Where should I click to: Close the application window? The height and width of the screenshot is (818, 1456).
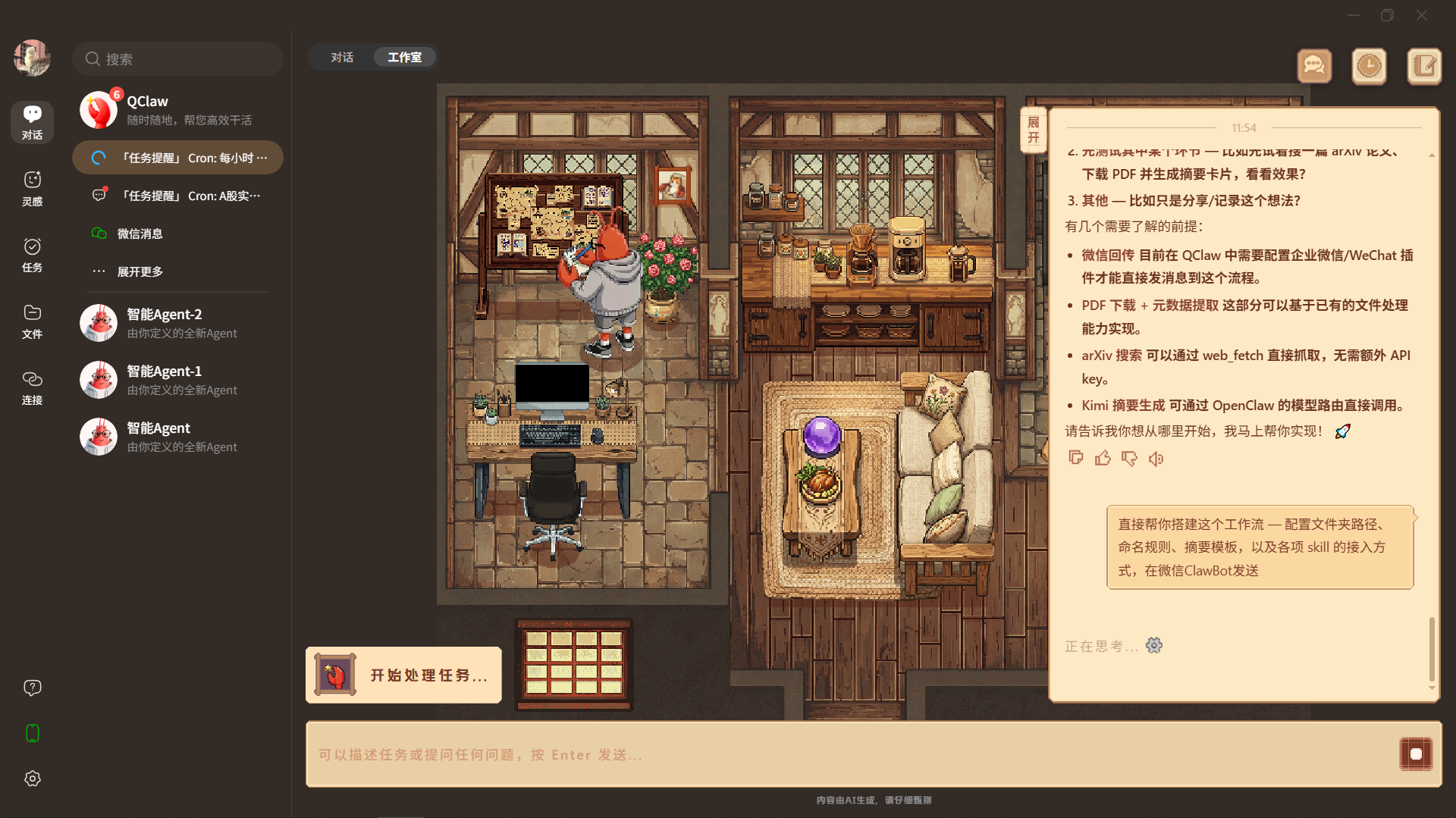pyautogui.click(x=1422, y=15)
